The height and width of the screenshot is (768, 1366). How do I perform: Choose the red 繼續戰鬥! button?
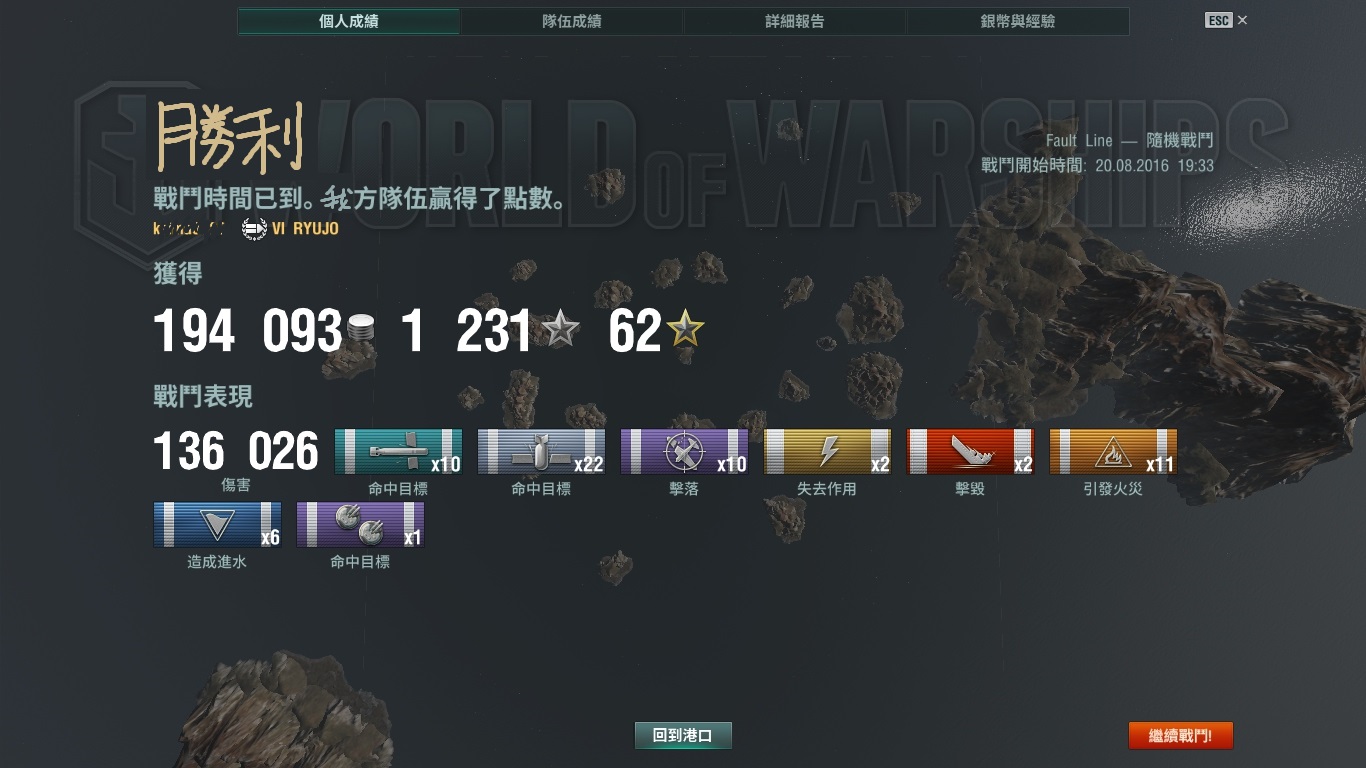click(x=1180, y=736)
